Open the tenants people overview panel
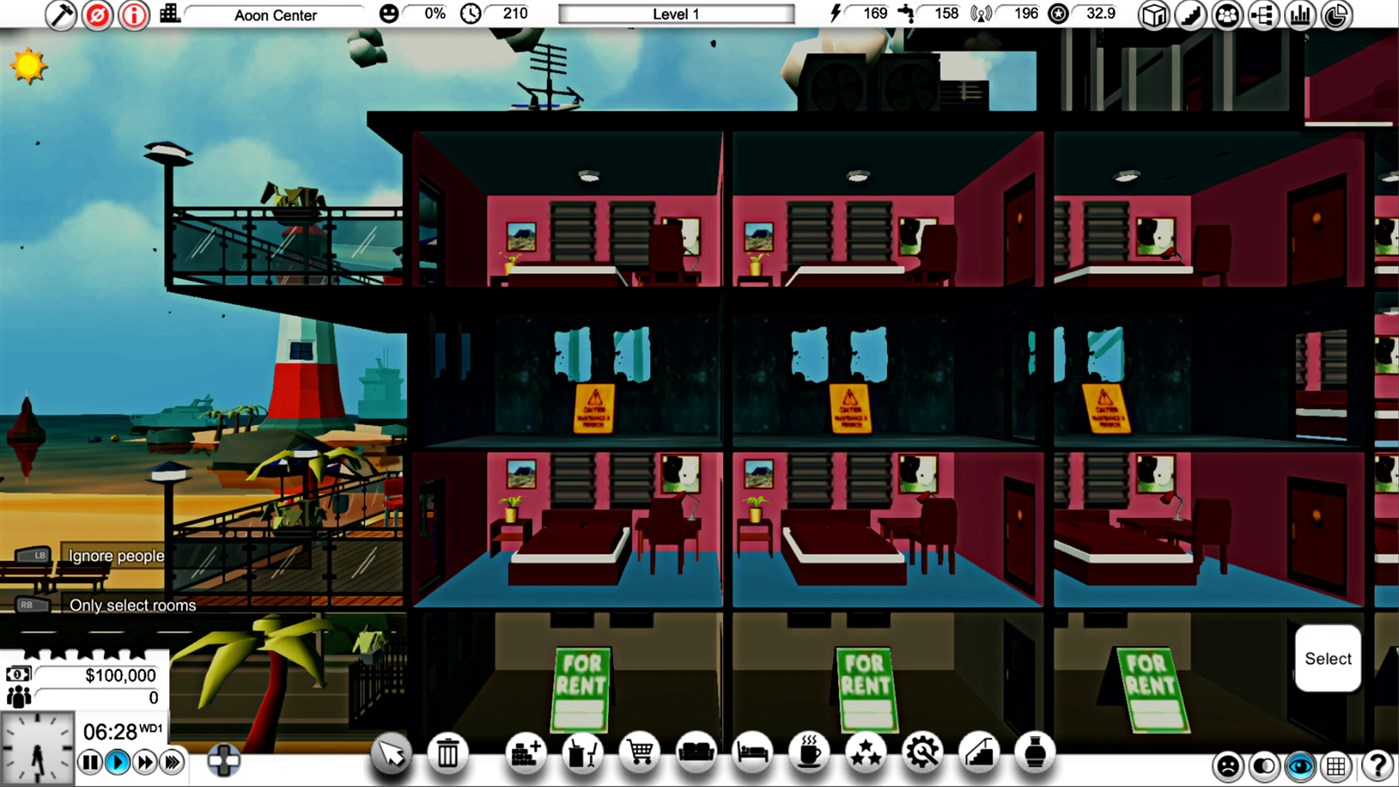The height and width of the screenshot is (787, 1399). [1227, 14]
